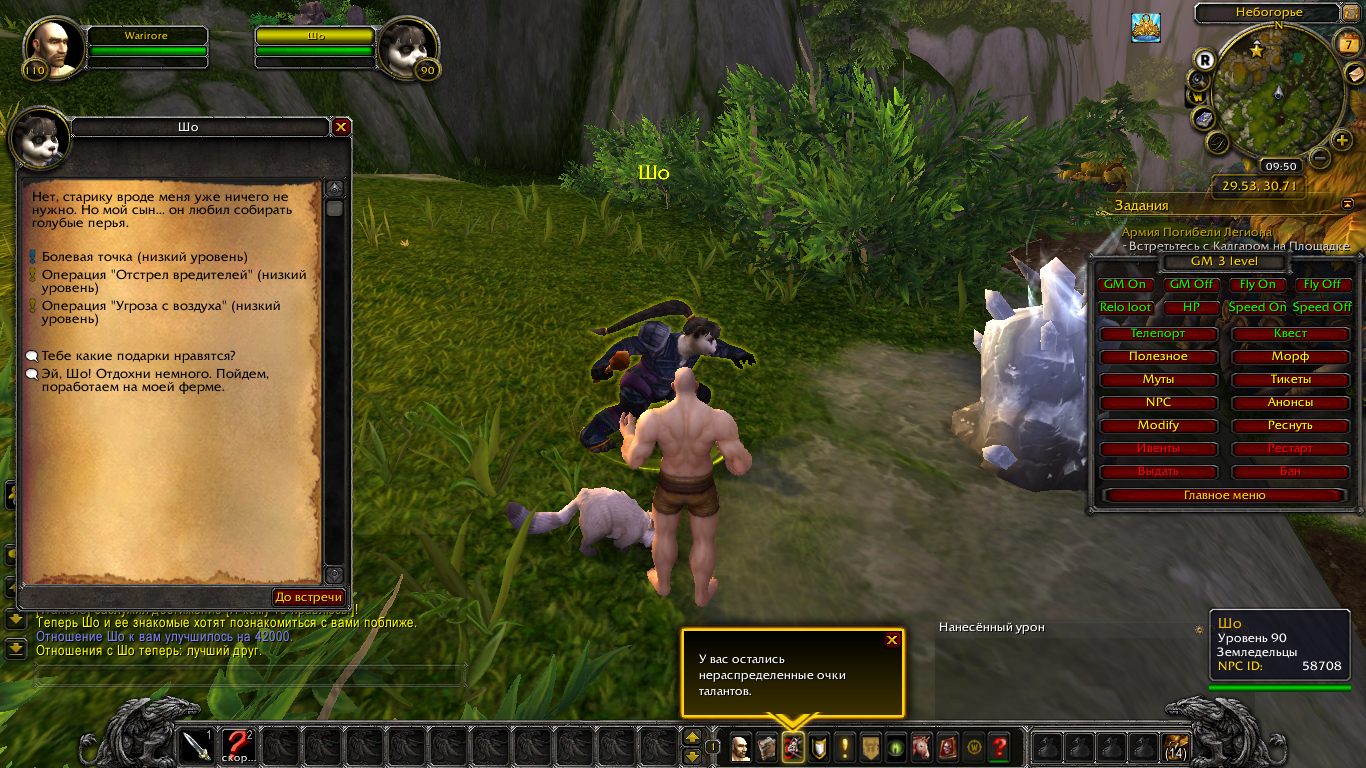Open the talents micro-menu button
1366x768 pixels.
point(793,746)
